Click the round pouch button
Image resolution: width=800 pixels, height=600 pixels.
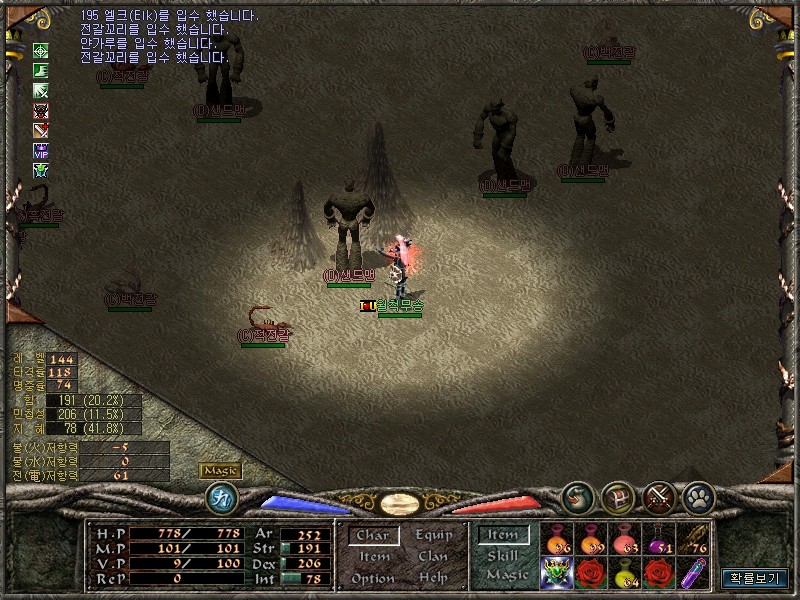tap(577, 497)
